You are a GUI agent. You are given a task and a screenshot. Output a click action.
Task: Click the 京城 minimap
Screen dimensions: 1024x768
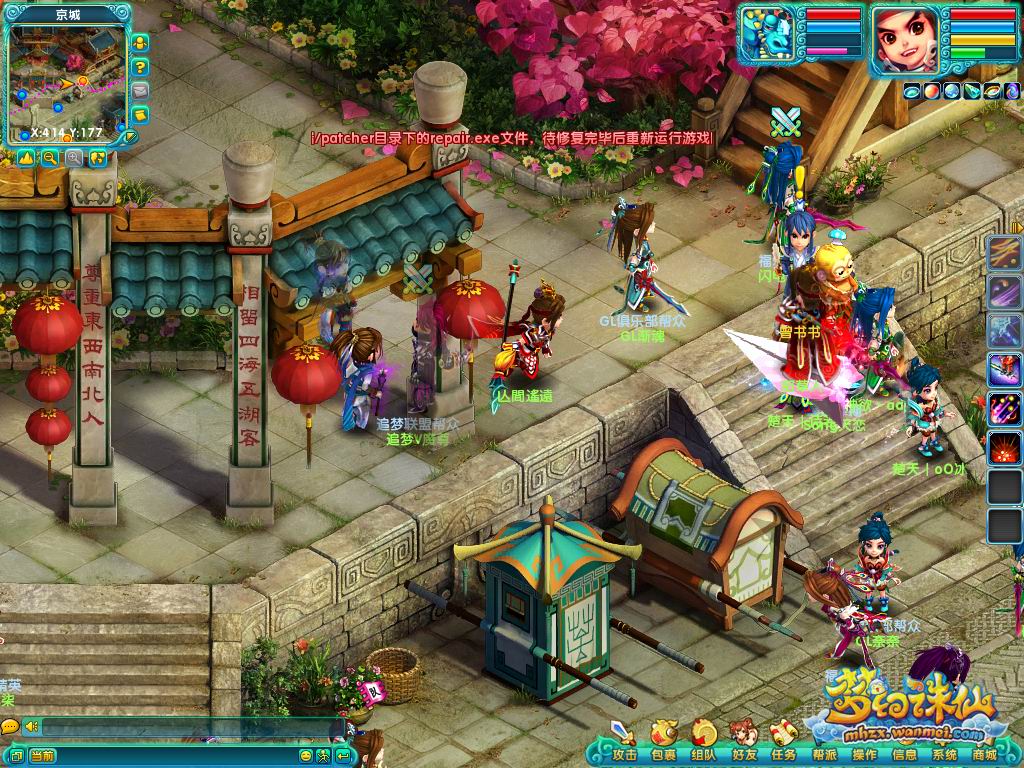[x=66, y=82]
